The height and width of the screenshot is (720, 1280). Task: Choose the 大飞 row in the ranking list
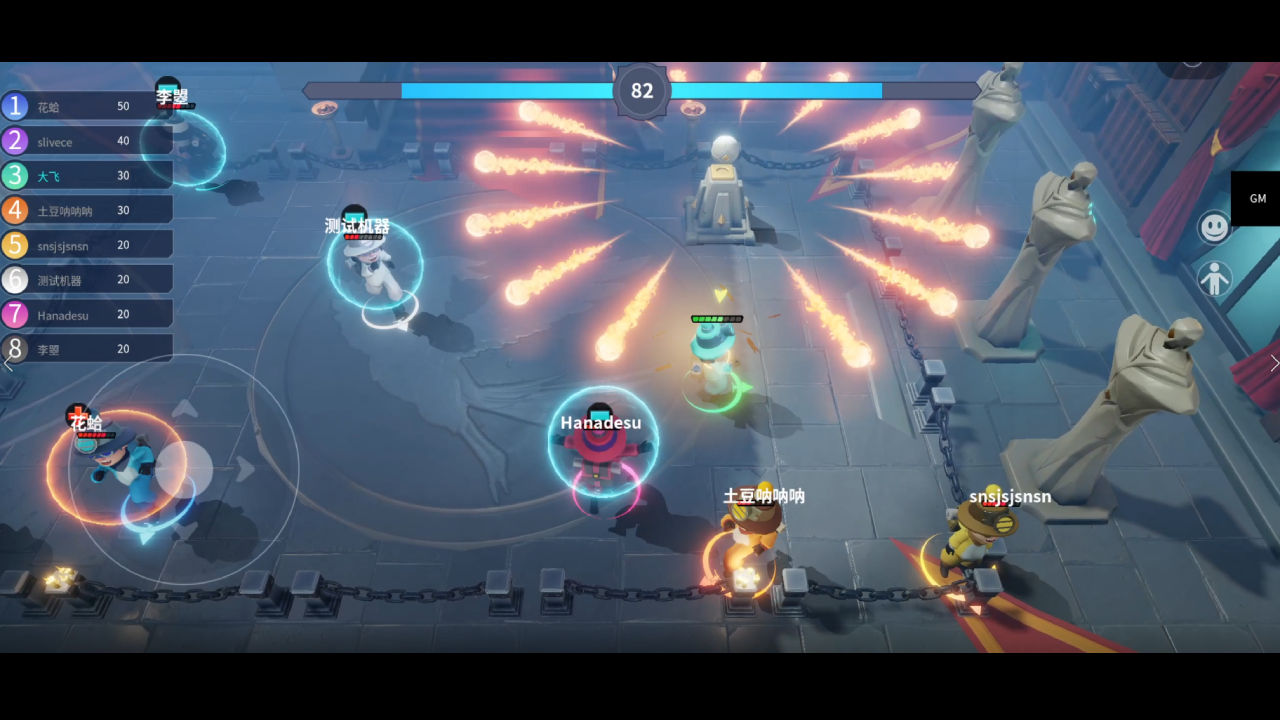[x=86, y=175]
